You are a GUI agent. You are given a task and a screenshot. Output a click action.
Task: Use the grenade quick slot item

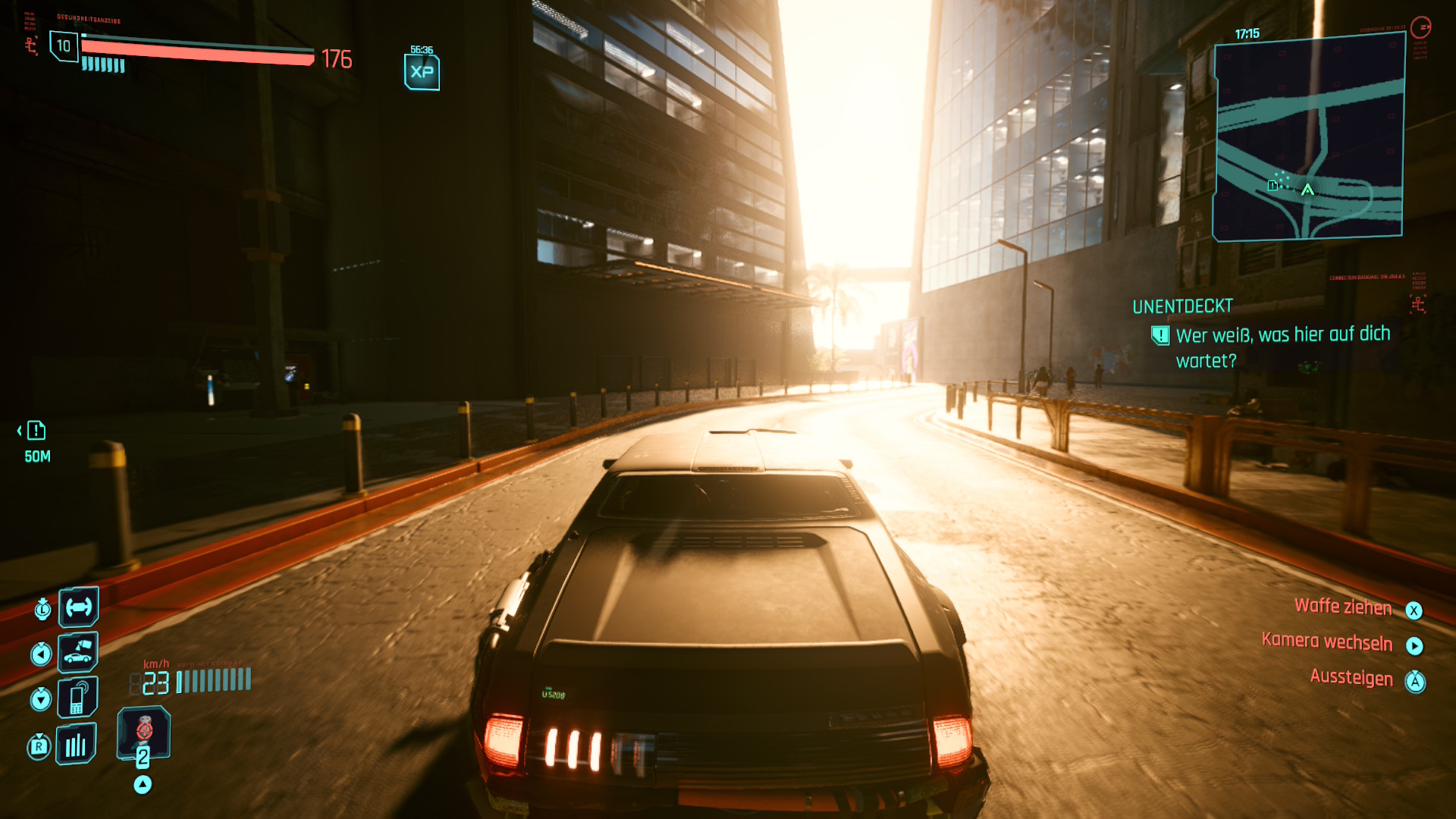[x=144, y=732]
